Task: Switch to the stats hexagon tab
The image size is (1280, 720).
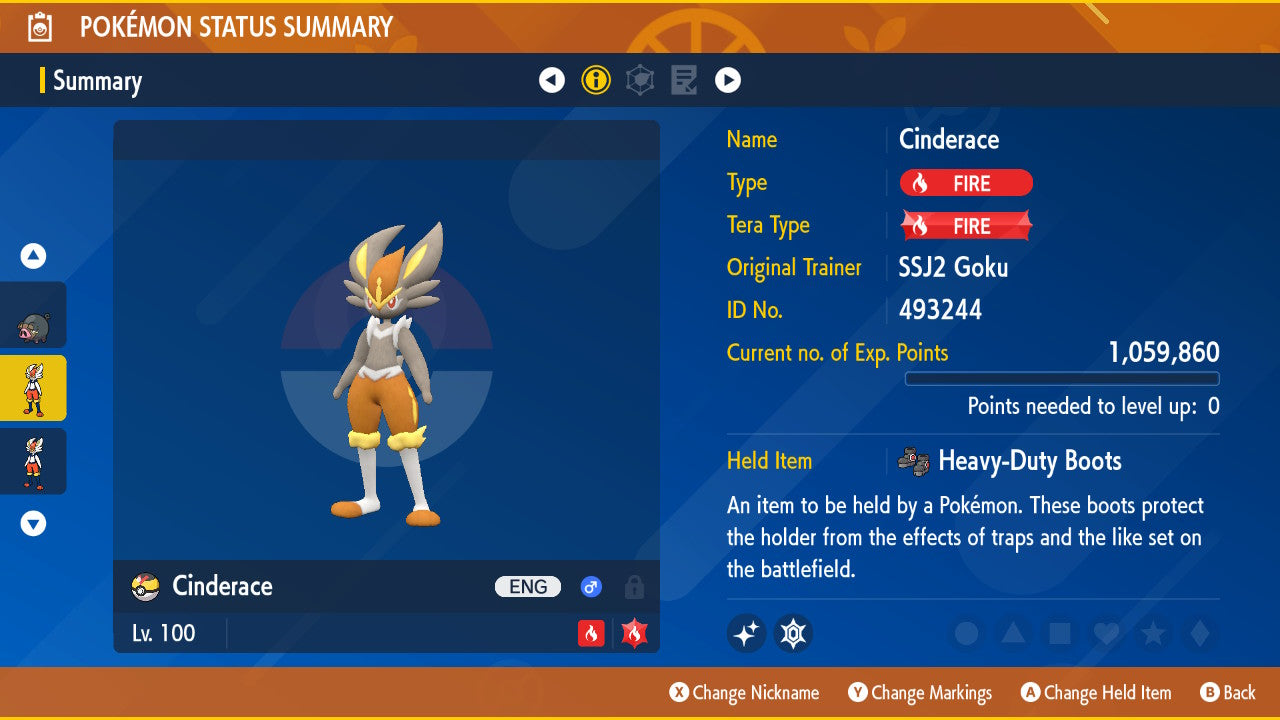Action: pyautogui.click(x=640, y=80)
